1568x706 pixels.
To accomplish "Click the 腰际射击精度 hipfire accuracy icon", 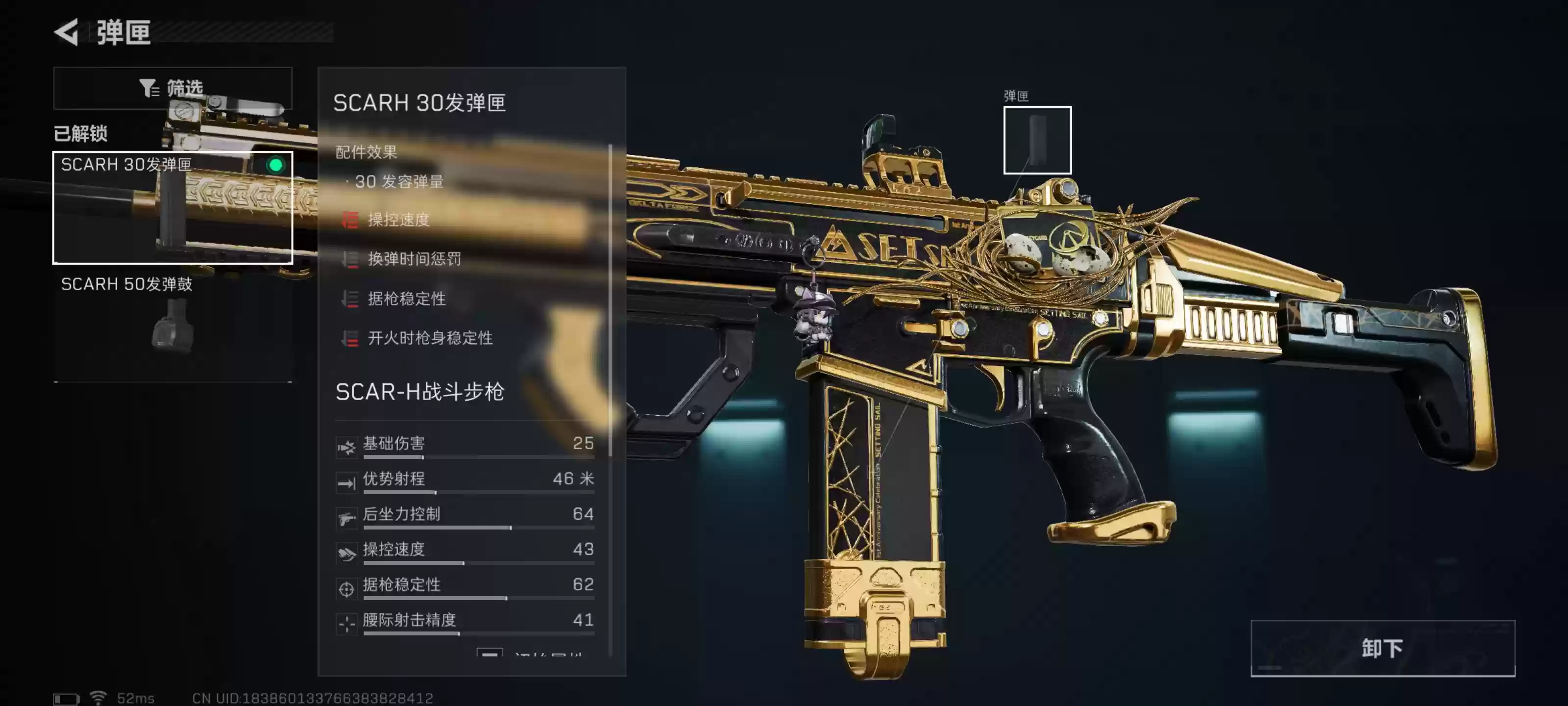I will (346, 623).
